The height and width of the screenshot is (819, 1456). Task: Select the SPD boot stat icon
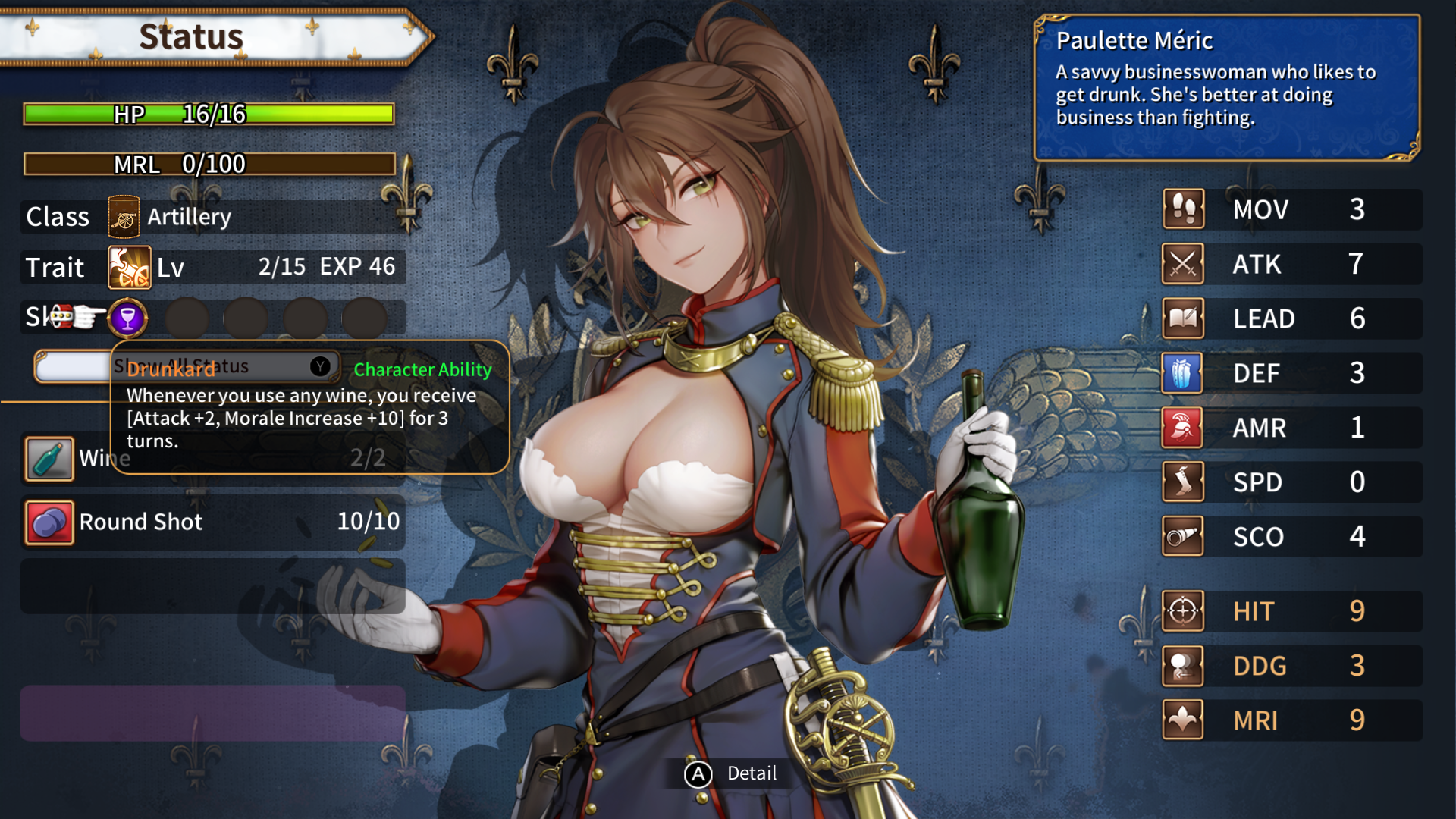pyautogui.click(x=1183, y=482)
